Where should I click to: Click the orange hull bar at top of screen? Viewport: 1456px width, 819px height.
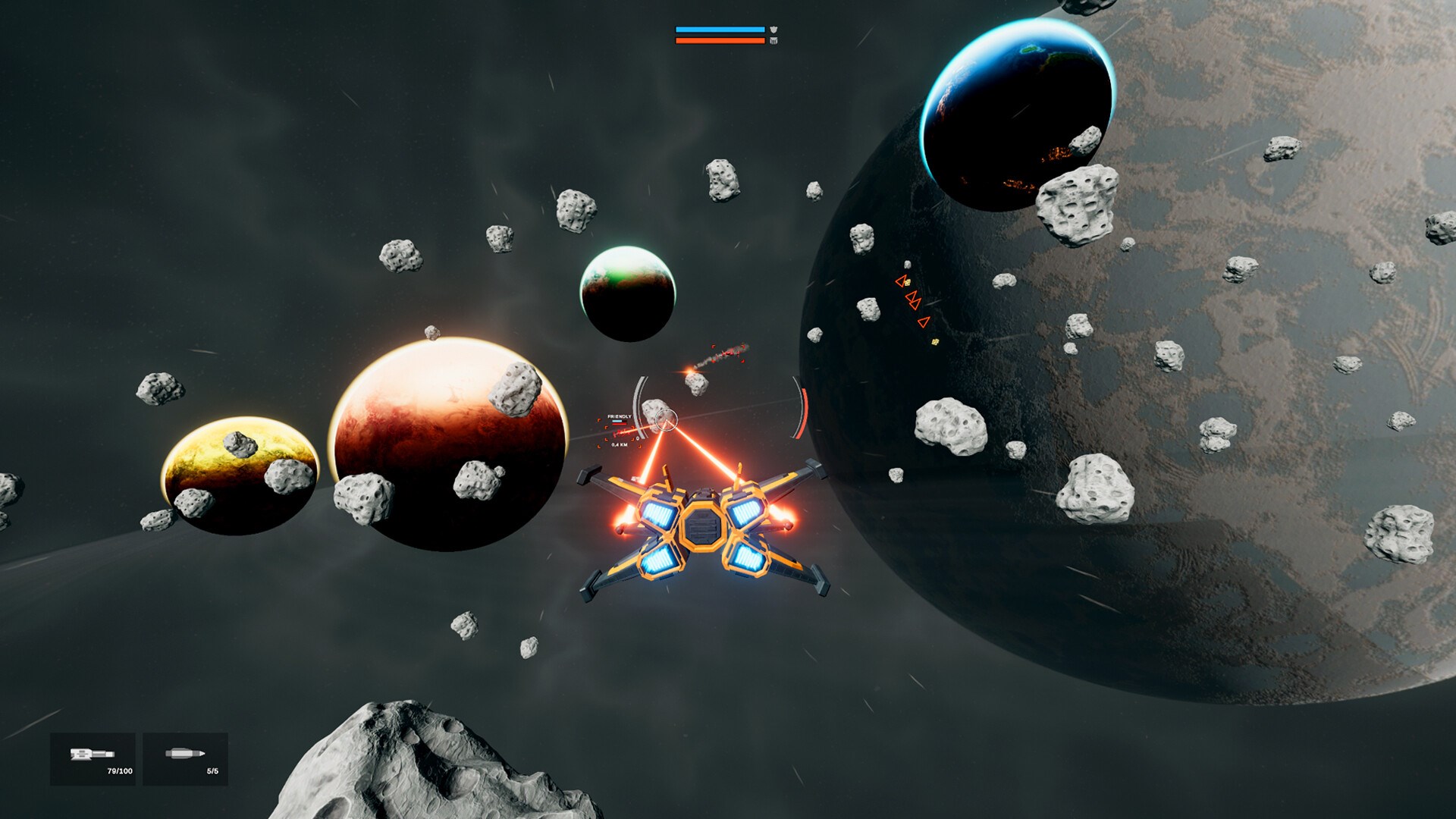click(720, 41)
